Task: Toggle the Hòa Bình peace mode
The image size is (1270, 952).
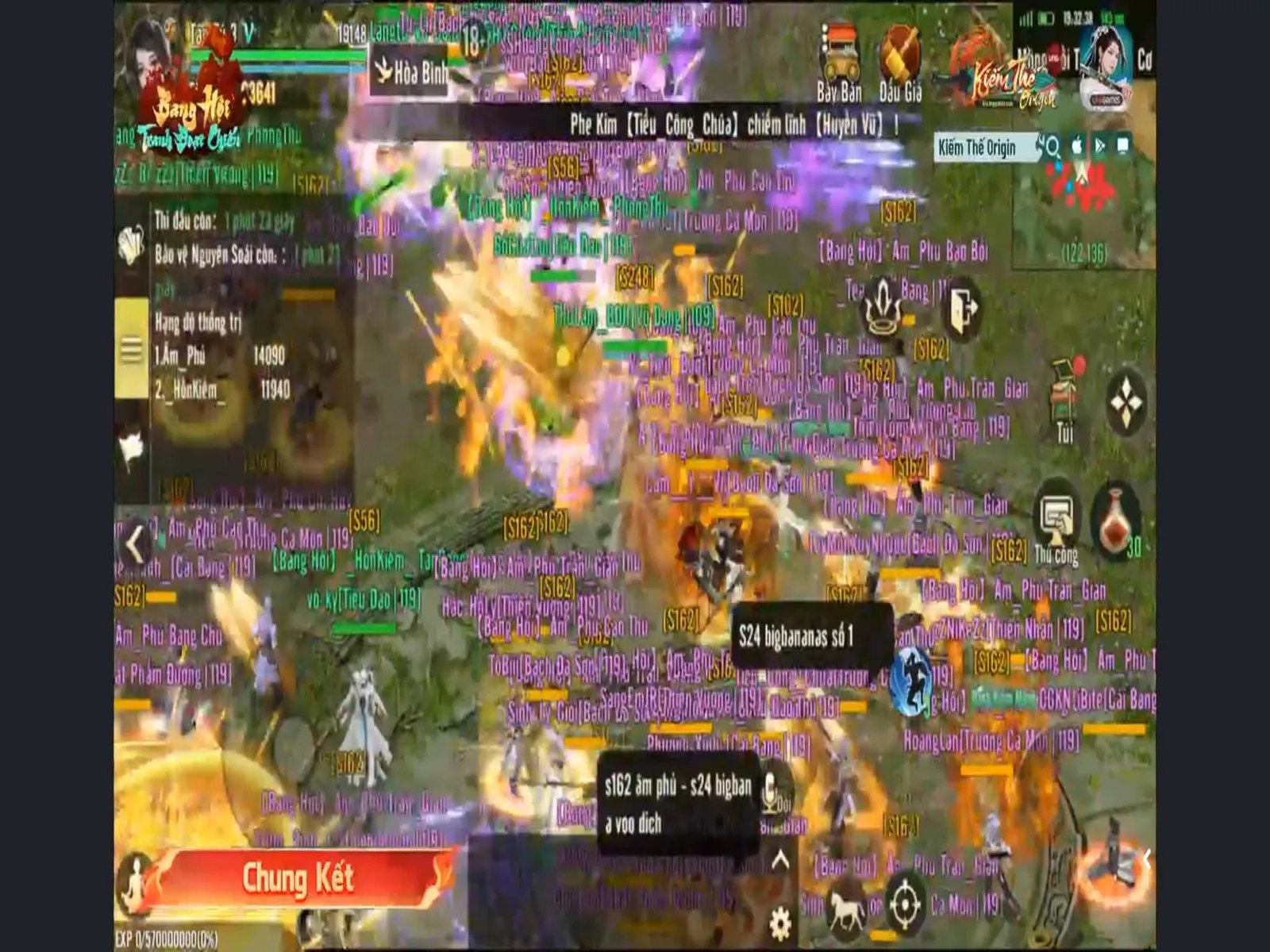Action: 409,70
